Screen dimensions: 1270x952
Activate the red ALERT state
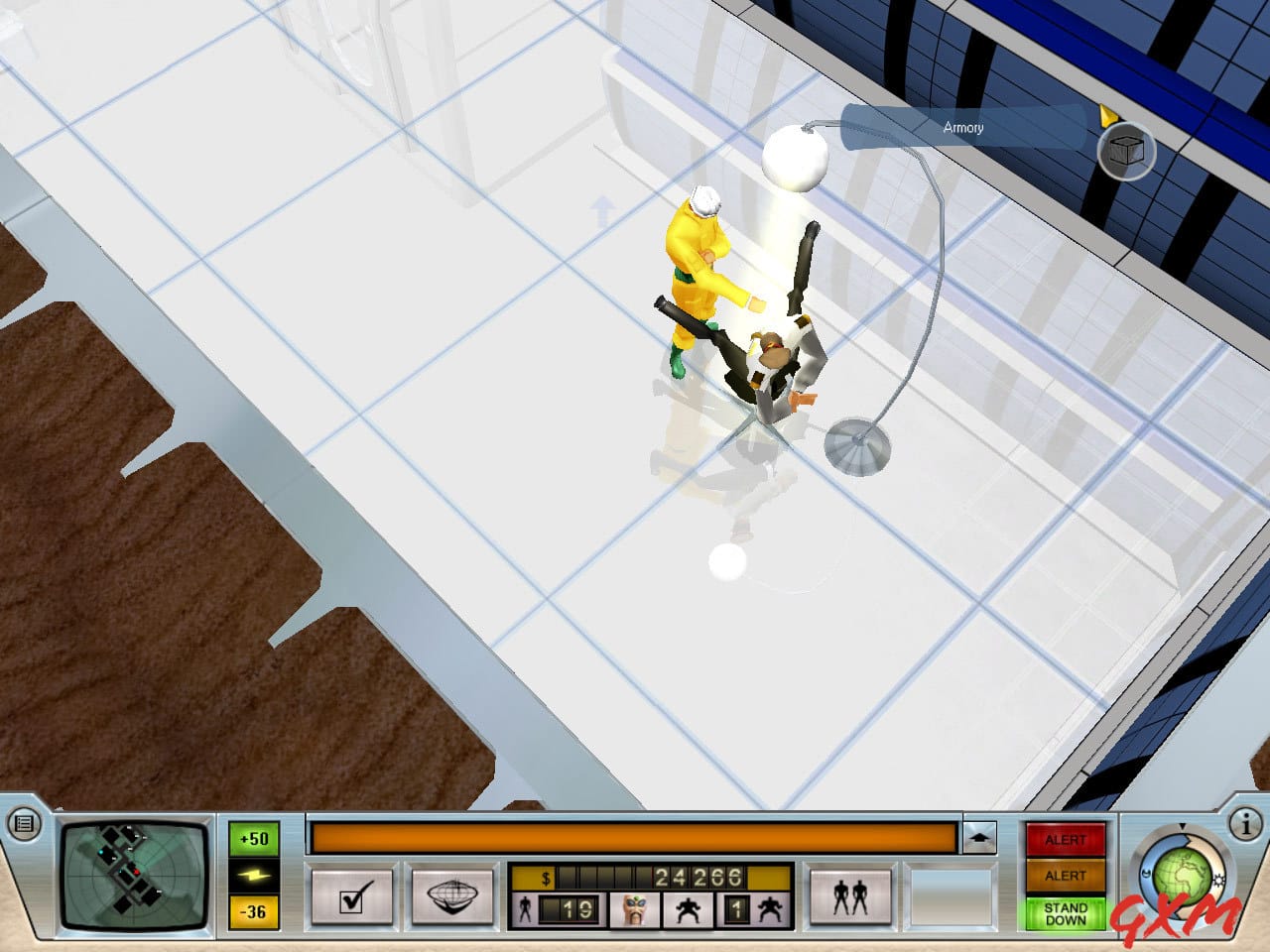[x=1067, y=838]
